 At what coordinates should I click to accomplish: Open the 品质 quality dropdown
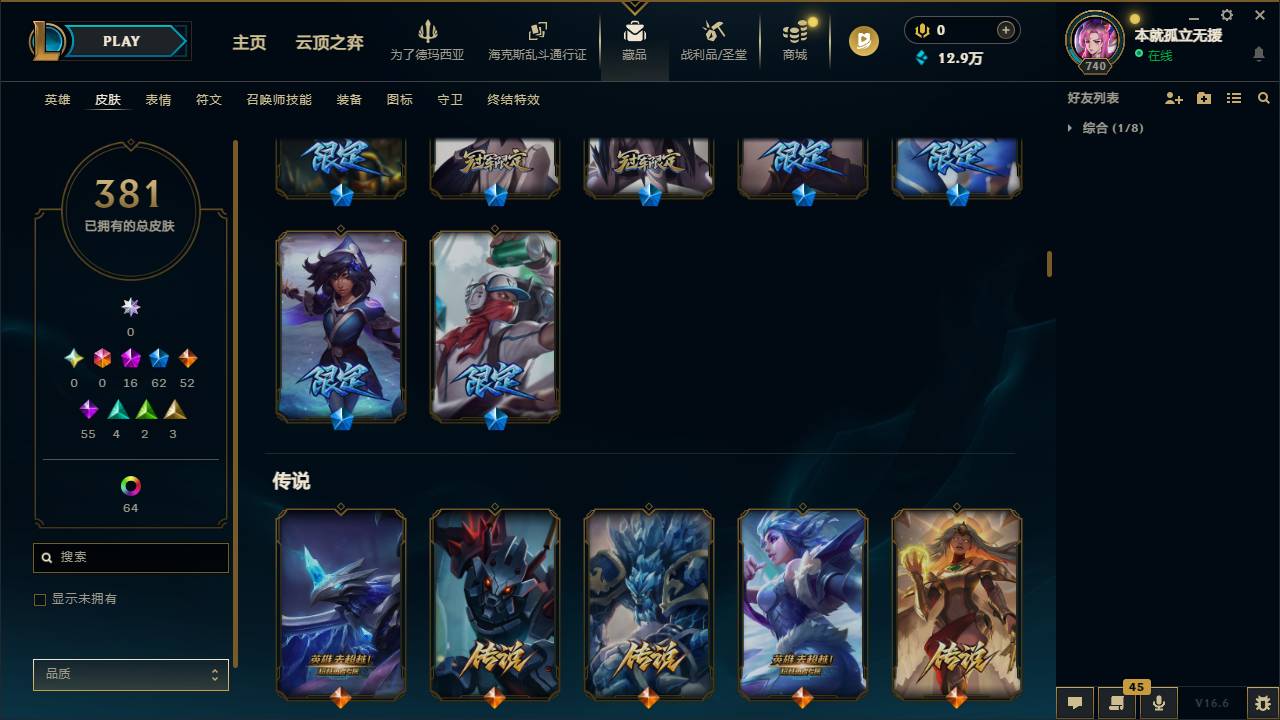[x=130, y=674]
